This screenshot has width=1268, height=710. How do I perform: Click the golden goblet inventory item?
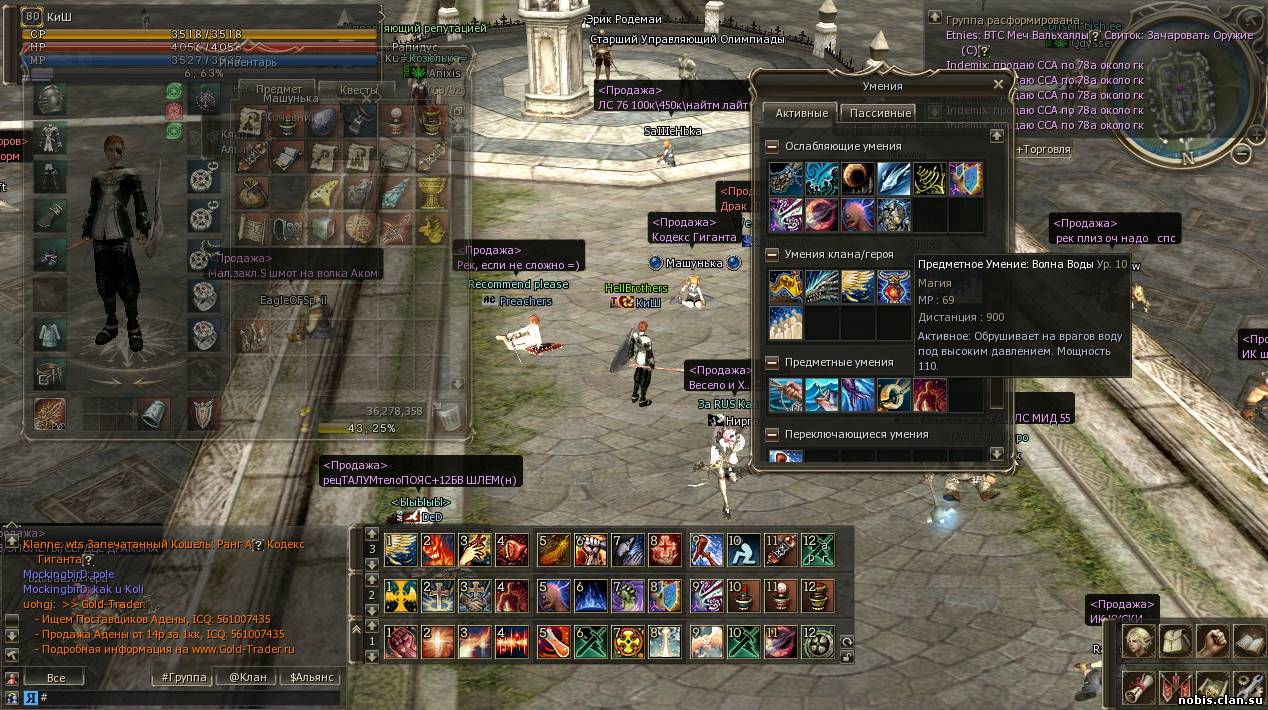tap(430, 191)
